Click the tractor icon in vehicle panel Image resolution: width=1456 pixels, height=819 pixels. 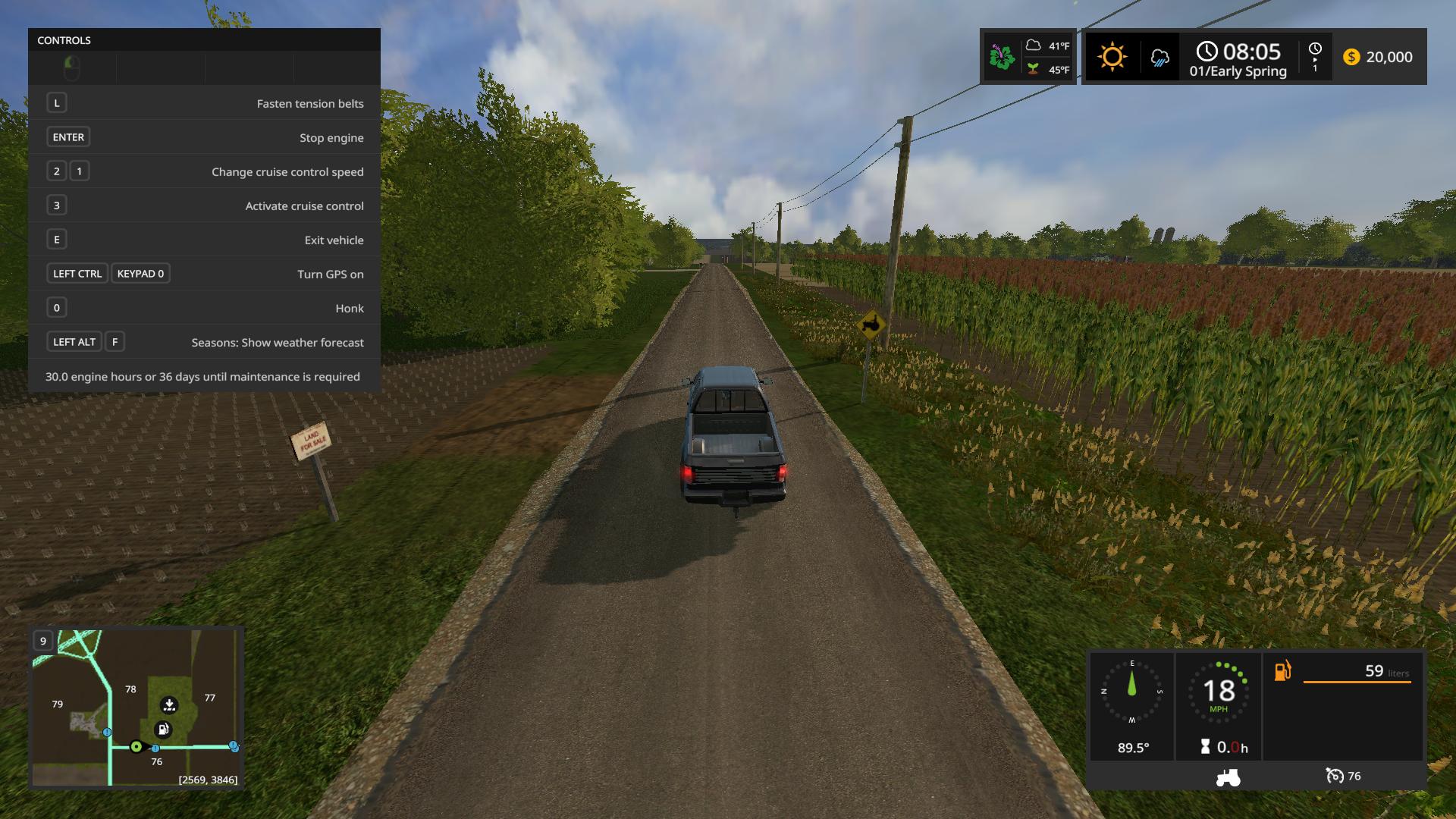pos(1228,777)
